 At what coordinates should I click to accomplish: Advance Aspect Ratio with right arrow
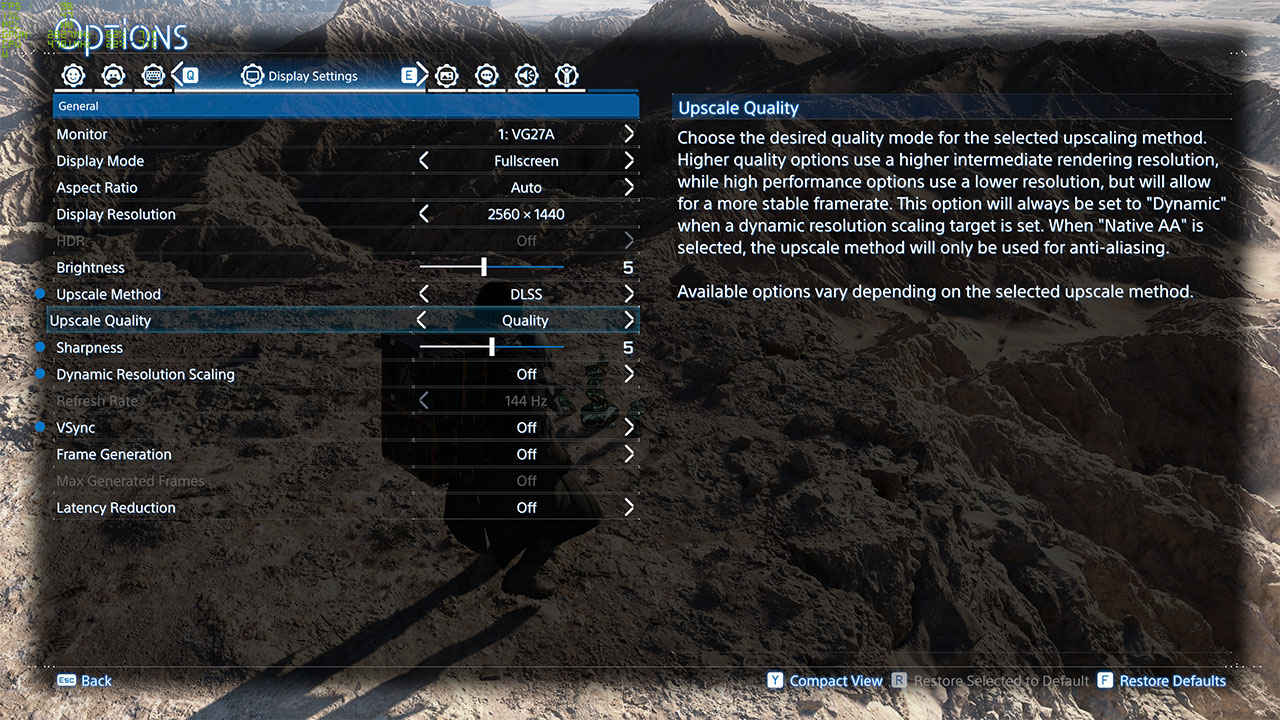629,187
